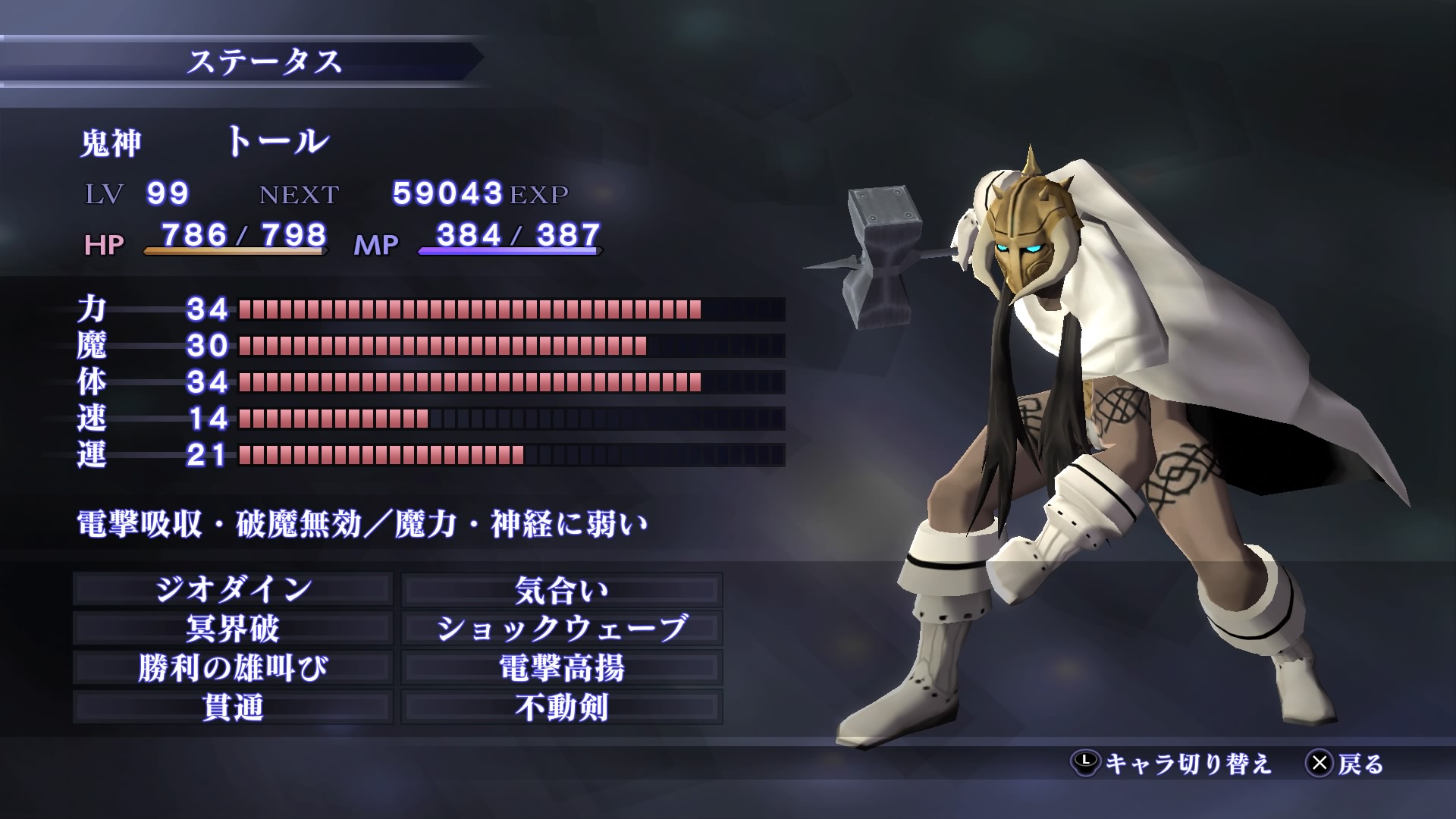Select the 貫通 skill slot
This screenshot has width=1456, height=819.
click(233, 708)
